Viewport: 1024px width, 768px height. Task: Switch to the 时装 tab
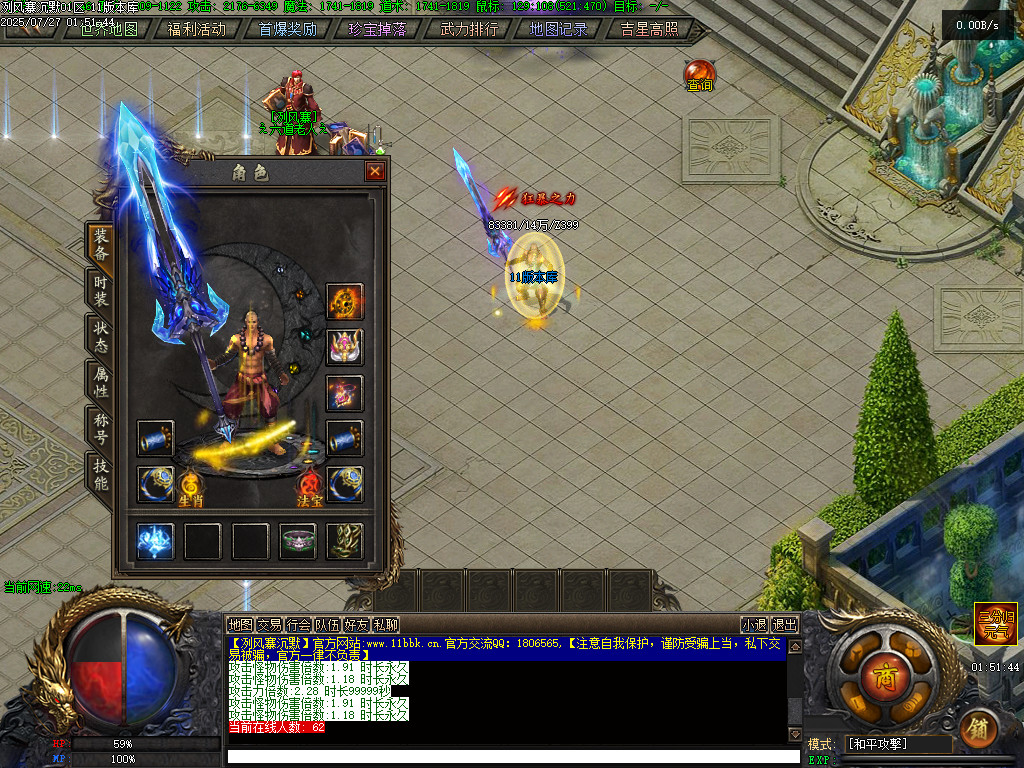(x=101, y=291)
